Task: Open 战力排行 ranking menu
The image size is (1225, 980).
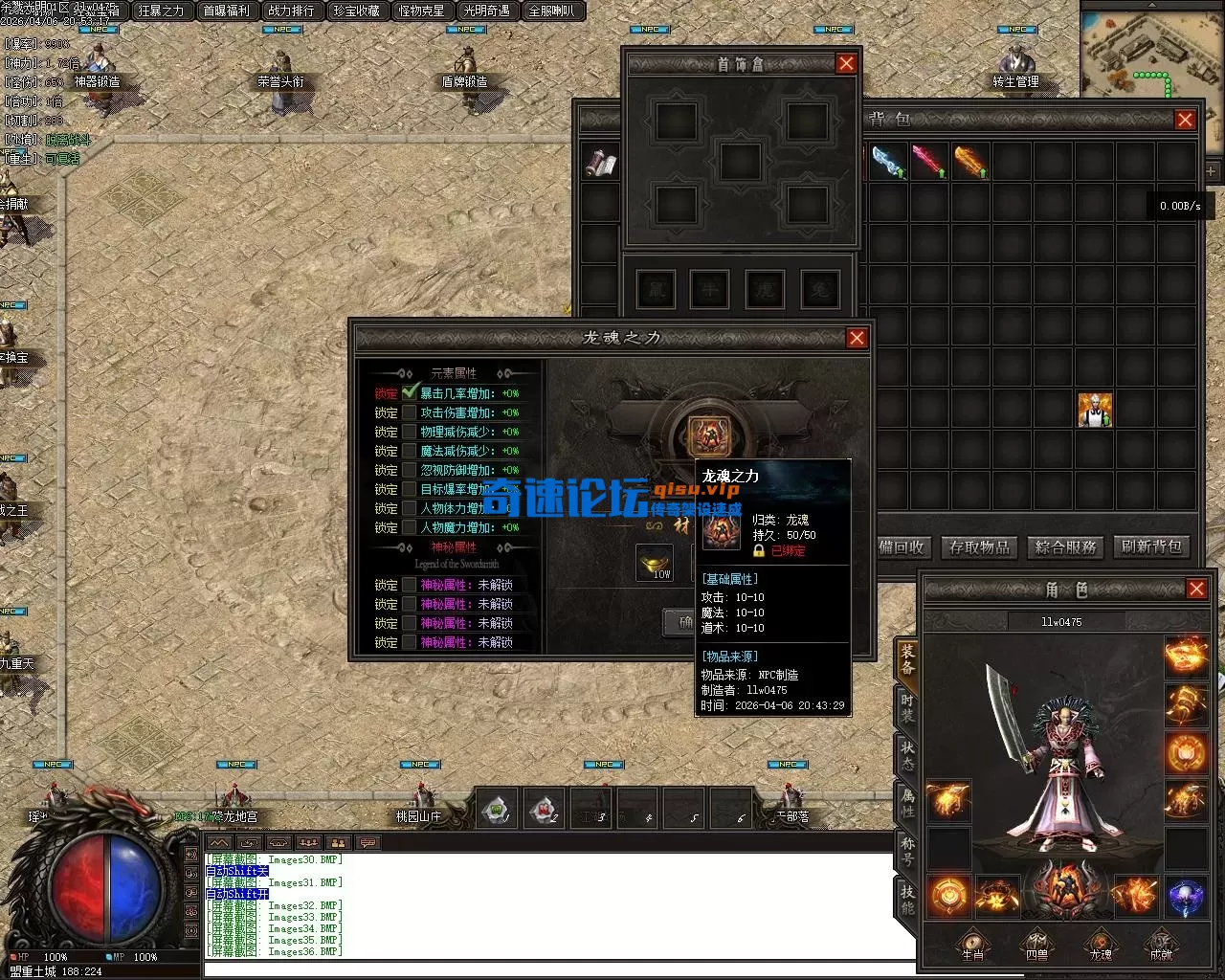Action: (291, 11)
